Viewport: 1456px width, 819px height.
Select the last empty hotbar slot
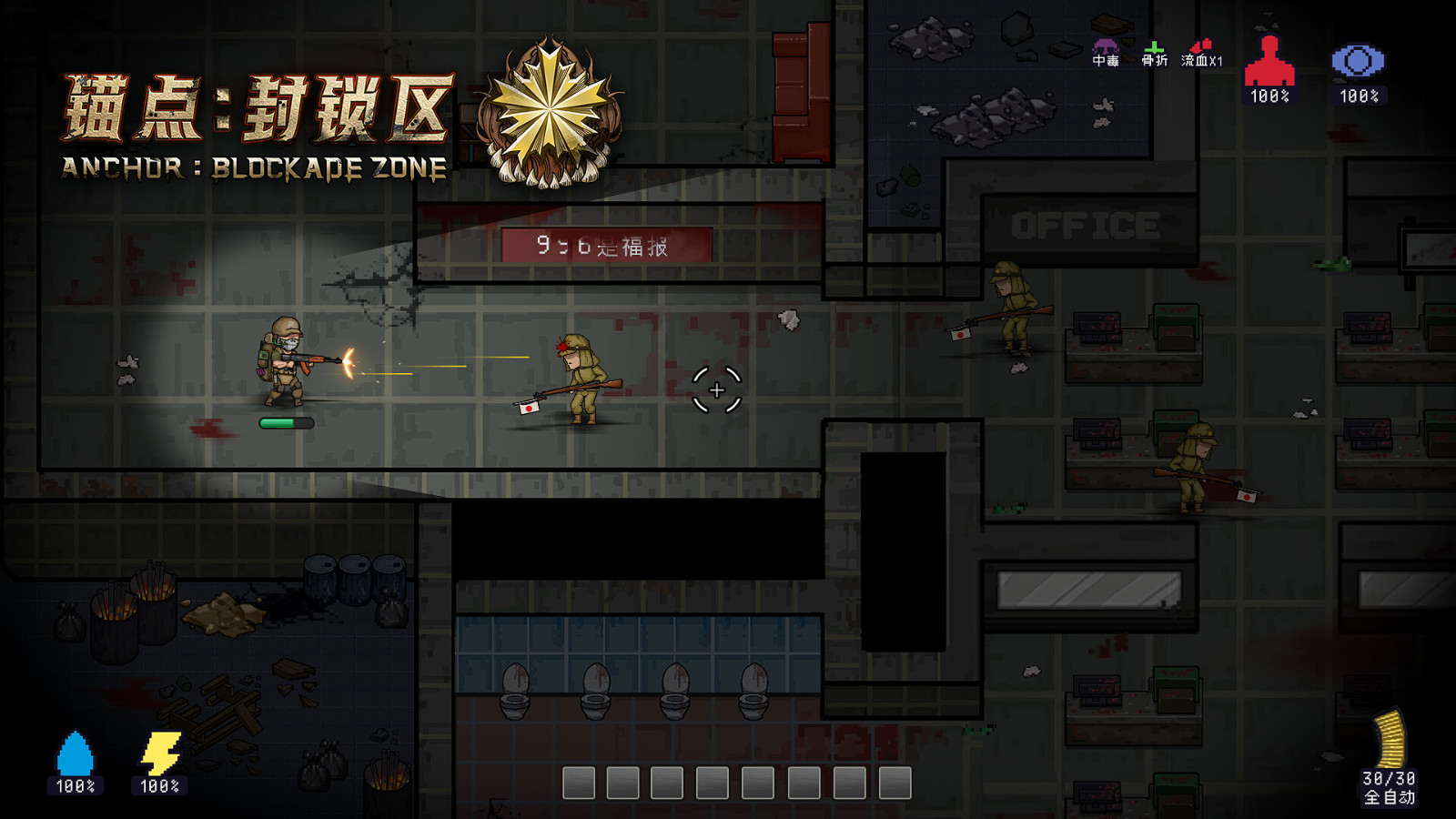coord(895,782)
